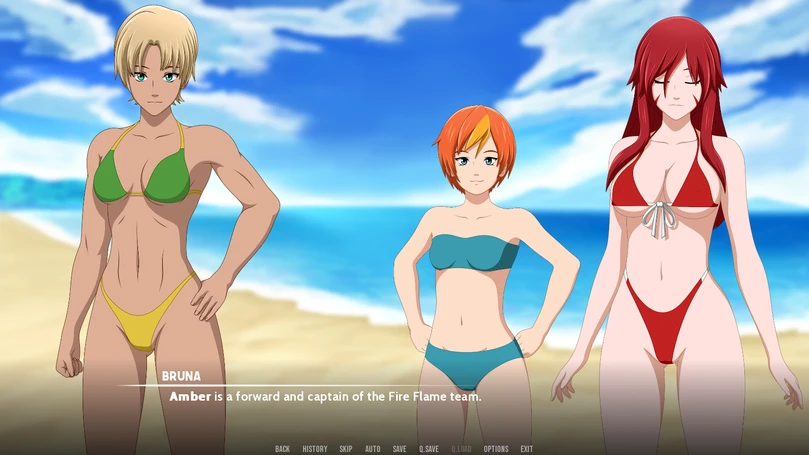Viewport: 809px width, 455px height.
Task: Open the dialogue HISTORY log
Action: [314, 449]
